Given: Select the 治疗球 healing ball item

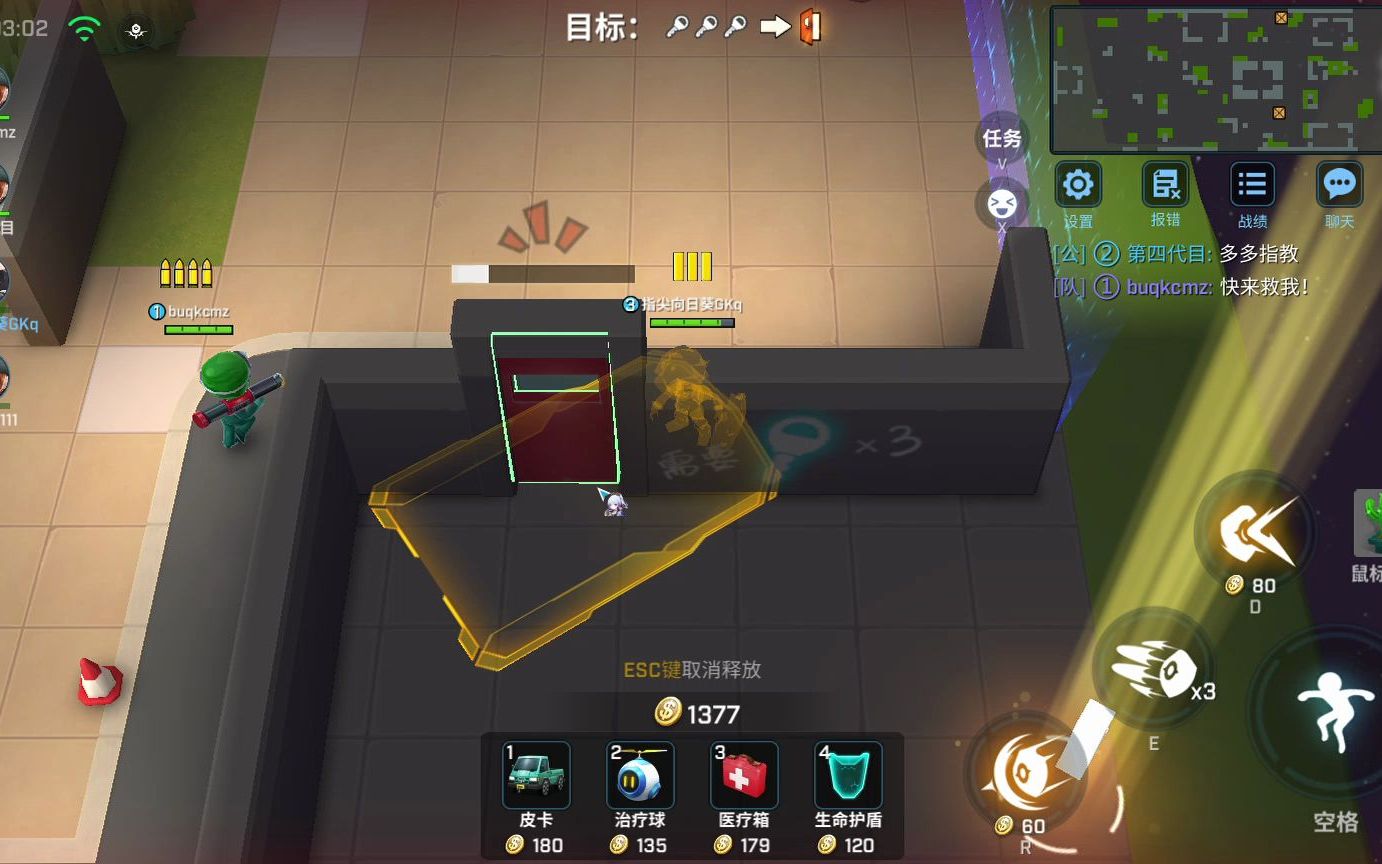Looking at the screenshot, I should [x=640, y=775].
